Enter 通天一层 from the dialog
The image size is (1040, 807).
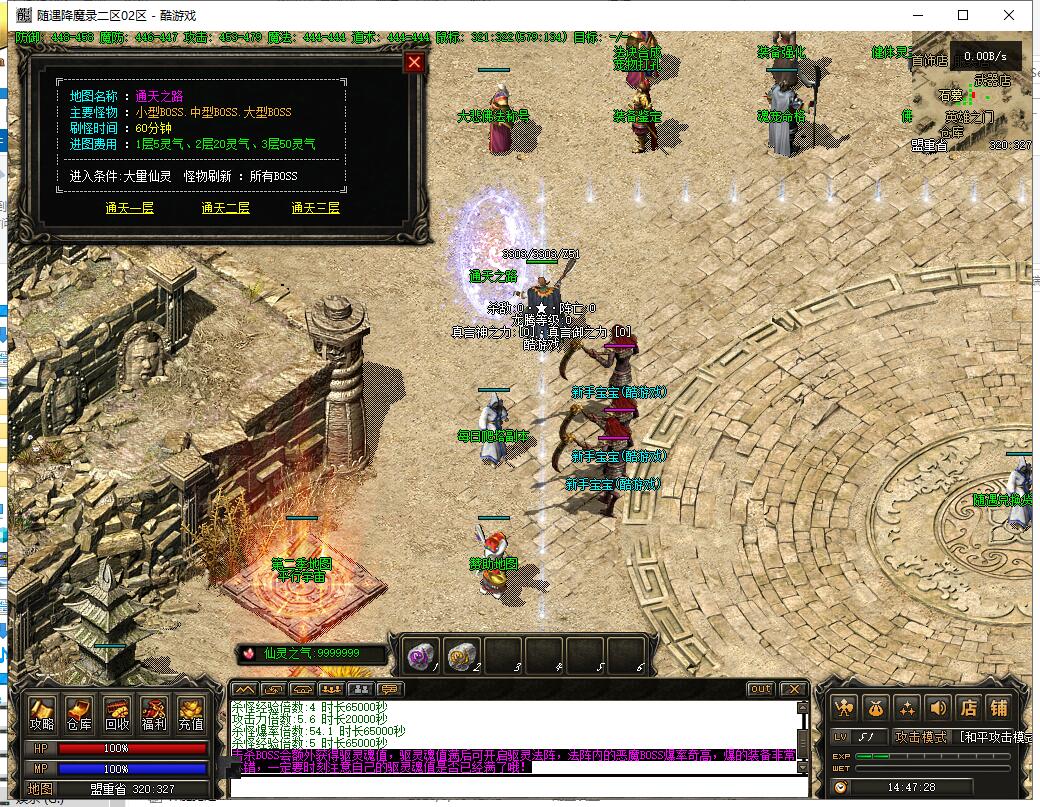tap(130, 208)
